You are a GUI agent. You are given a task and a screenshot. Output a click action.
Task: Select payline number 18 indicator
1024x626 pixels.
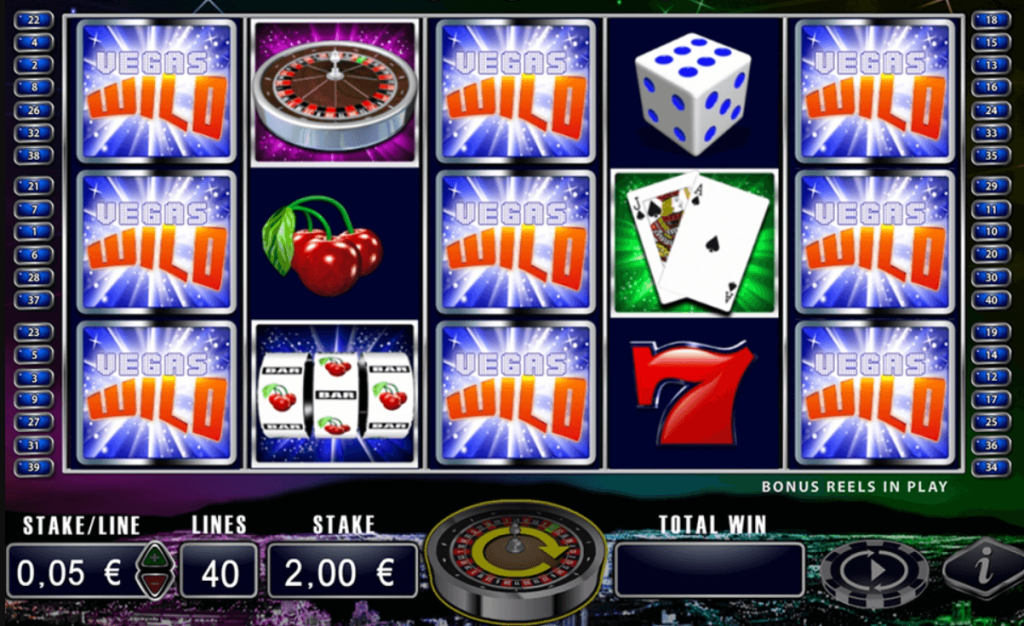click(991, 20)
